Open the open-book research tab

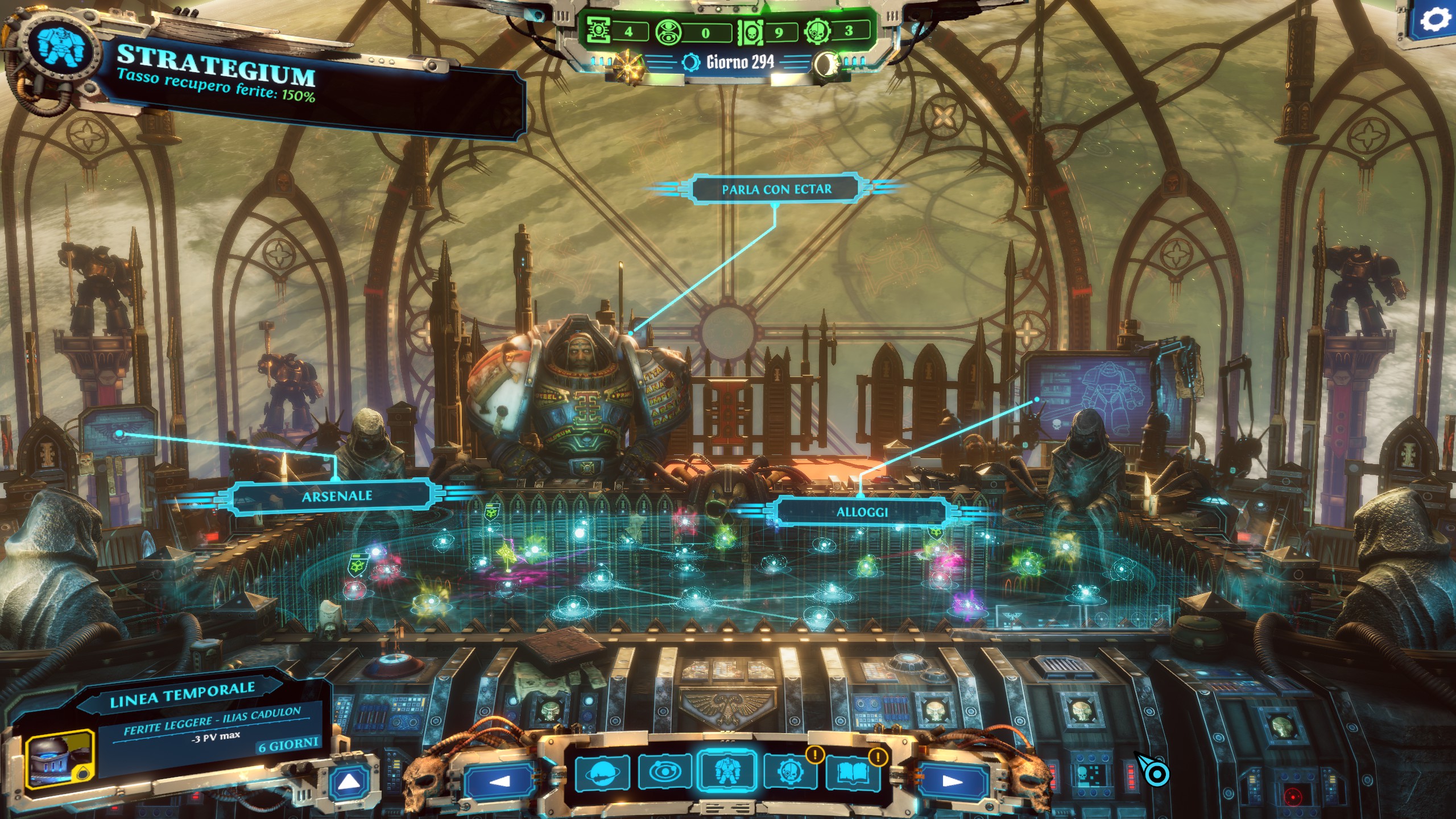click(852, 772)
